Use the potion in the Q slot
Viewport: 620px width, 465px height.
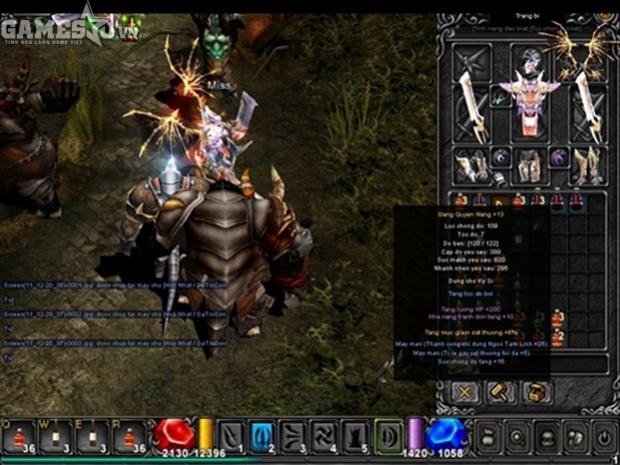tap(19, 435)
